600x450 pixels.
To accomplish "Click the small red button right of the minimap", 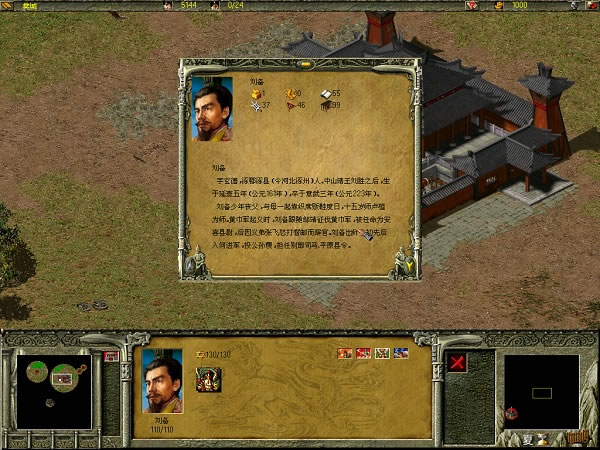I will (x=111, y=355).
